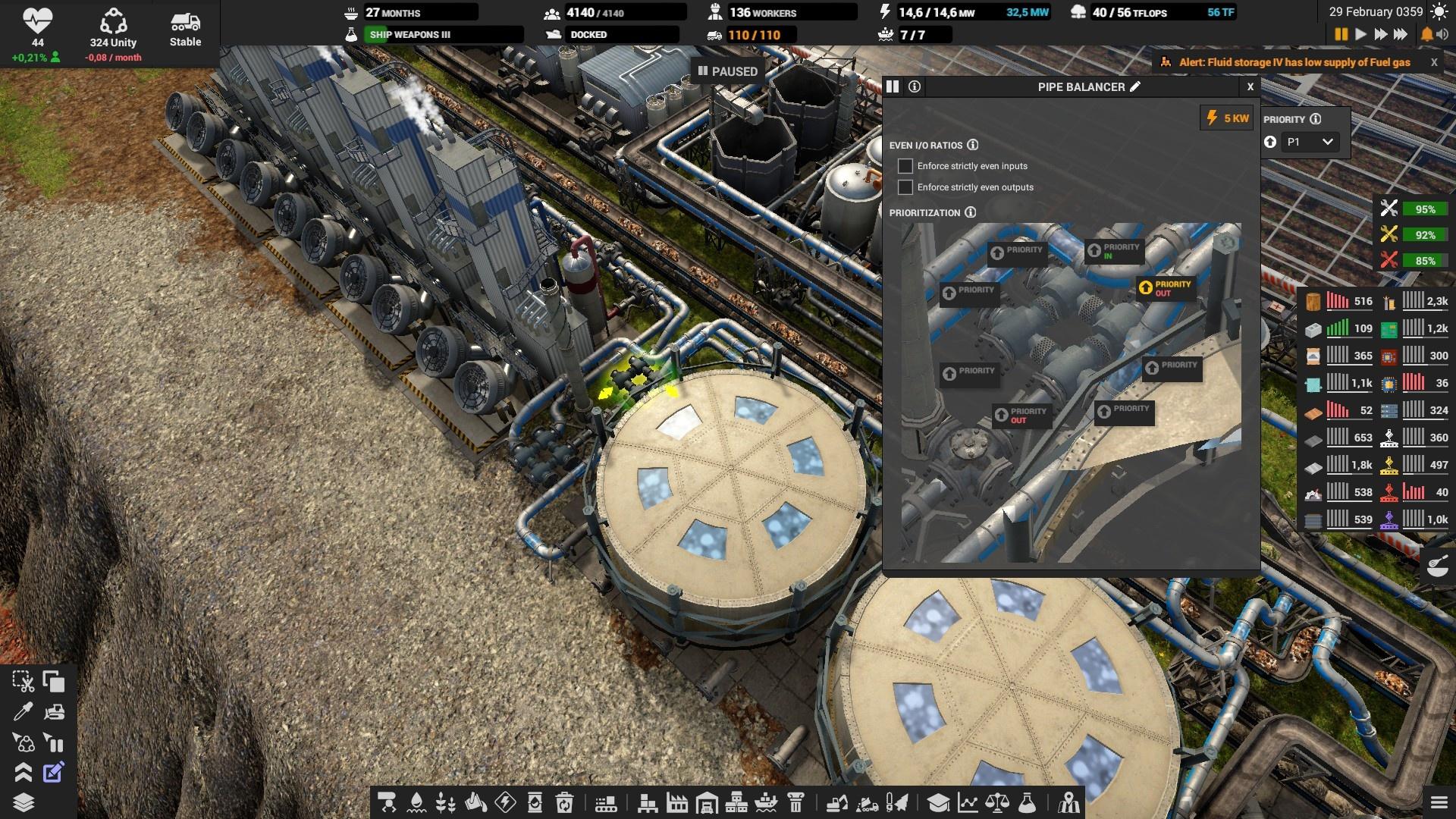Image resolution: width=1456 pixels, height=819 pixels.
Task: Open the hamburger main menu
Action: pyautogui.click(x=1439, y=802)
